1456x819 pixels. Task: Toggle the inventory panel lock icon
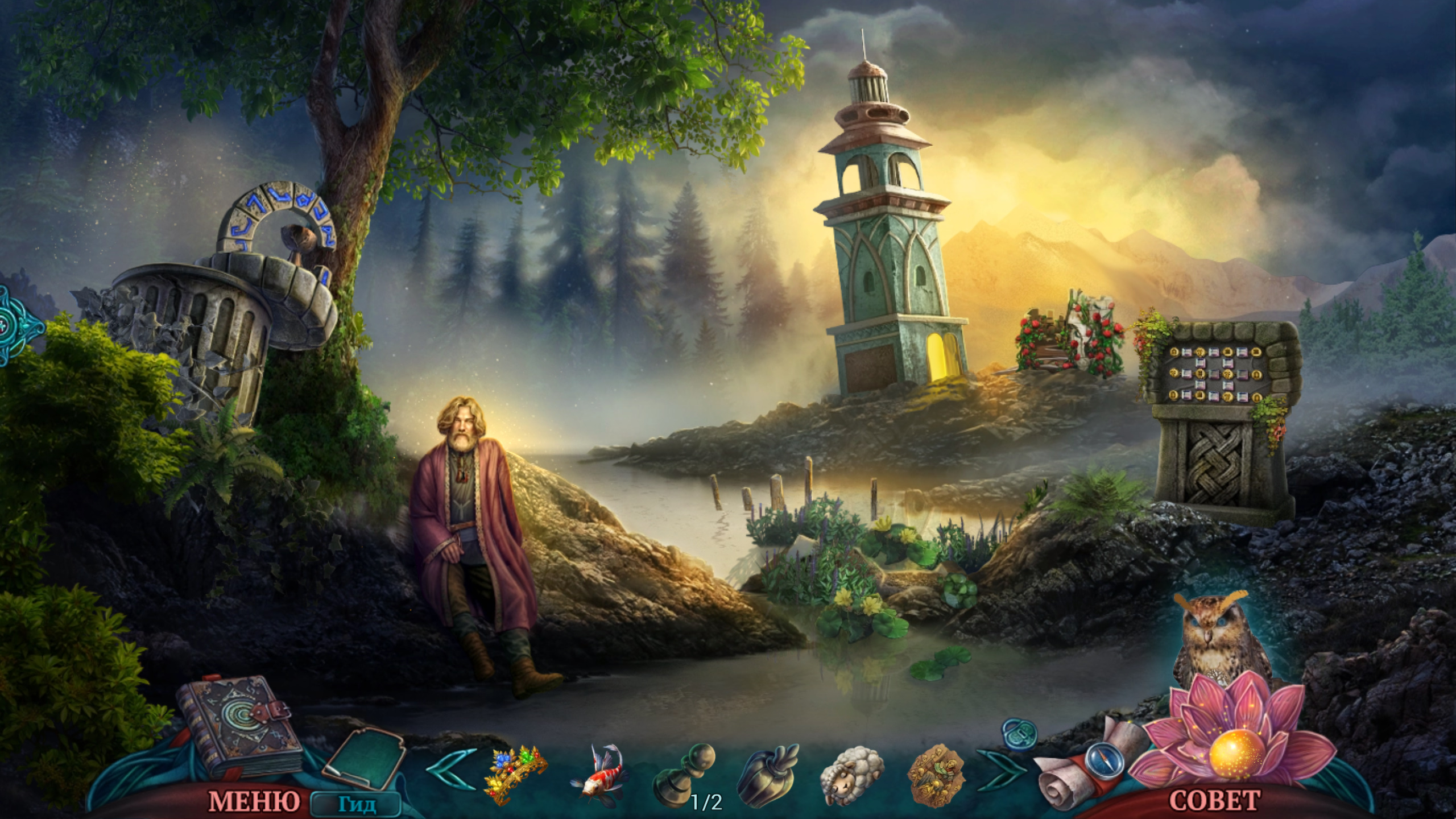tap(1019, 734)
